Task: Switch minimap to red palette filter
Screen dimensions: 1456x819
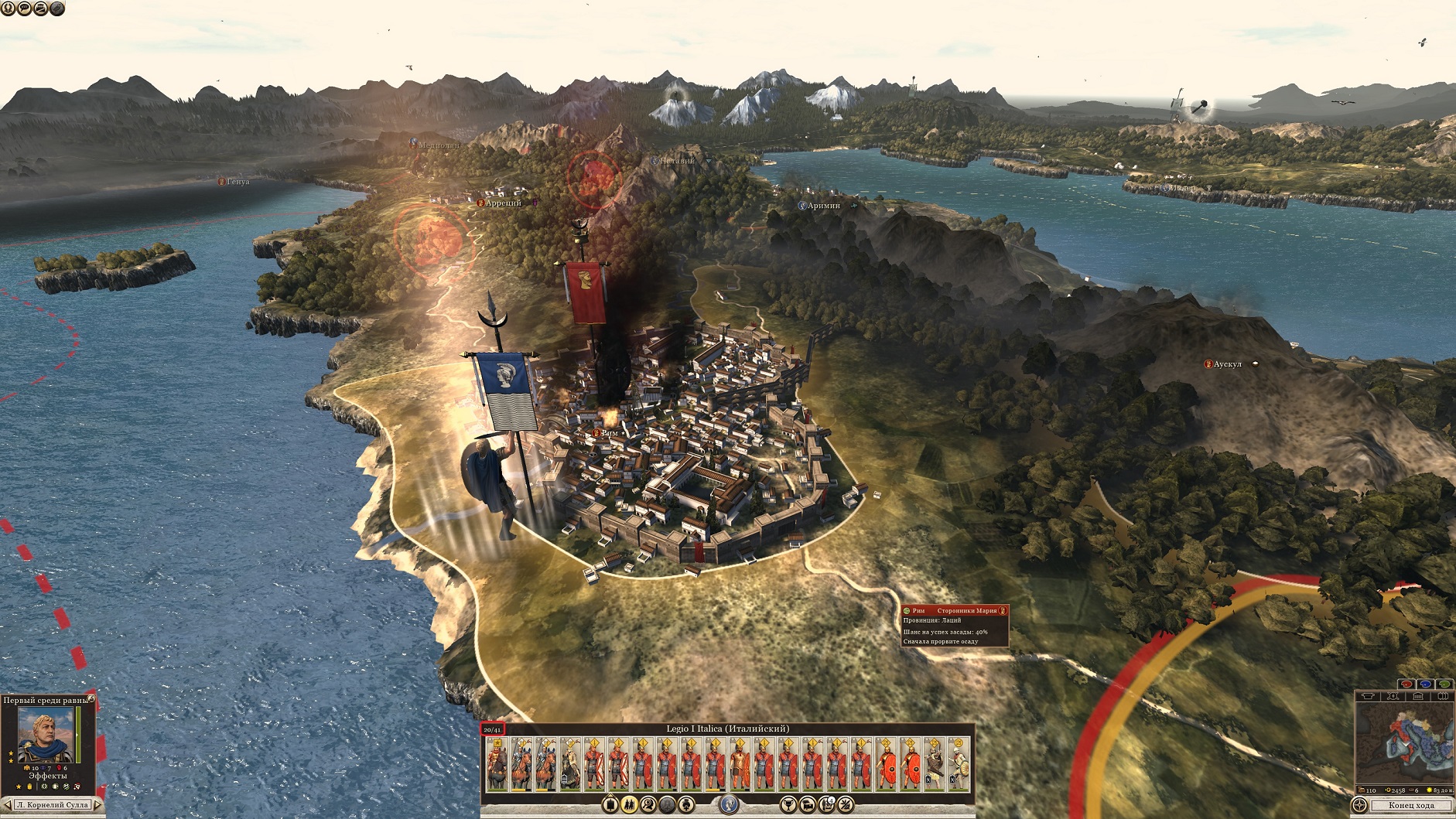Action: [1406, 684]
